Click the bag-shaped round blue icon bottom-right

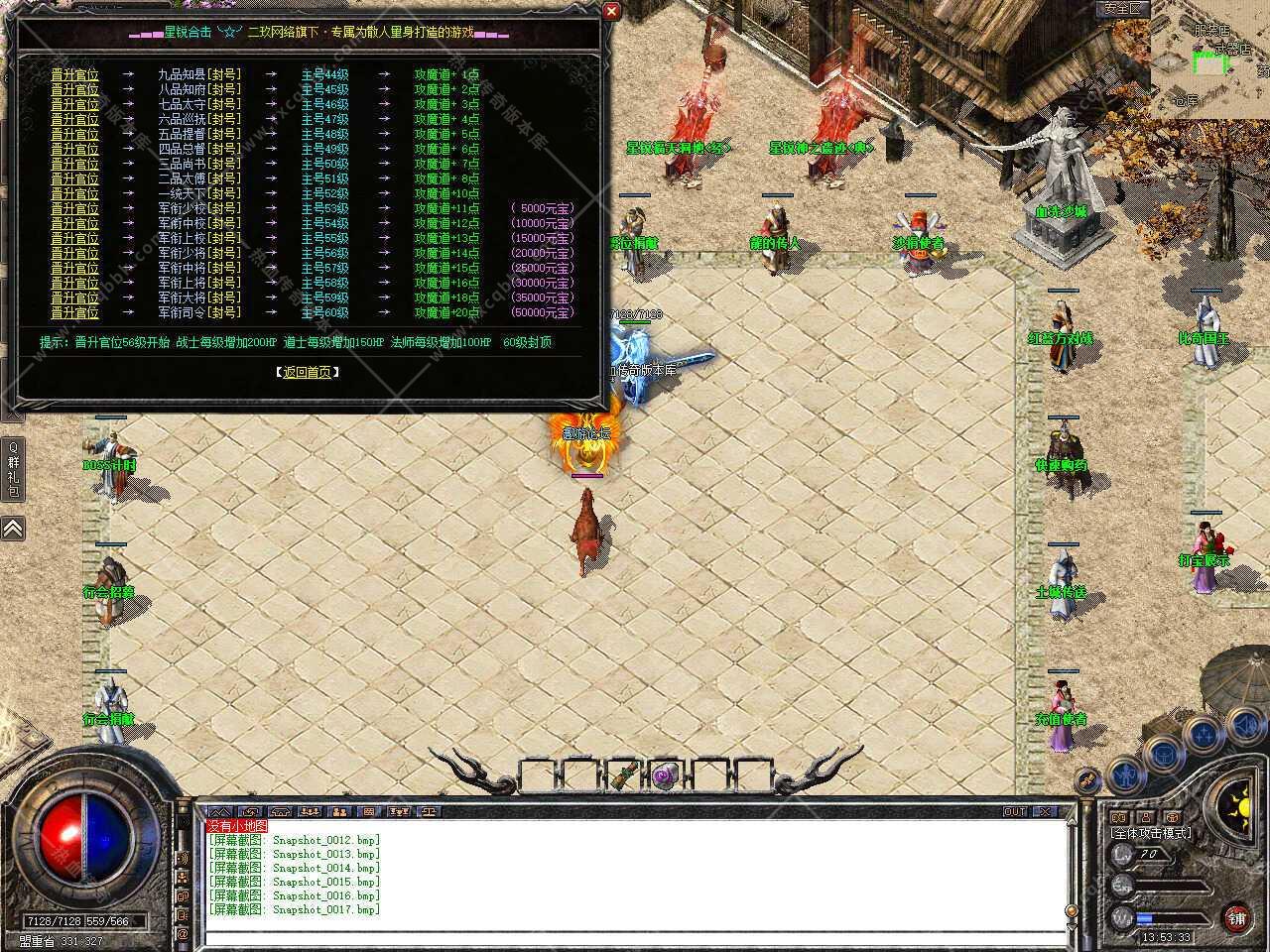point(1163,755)
